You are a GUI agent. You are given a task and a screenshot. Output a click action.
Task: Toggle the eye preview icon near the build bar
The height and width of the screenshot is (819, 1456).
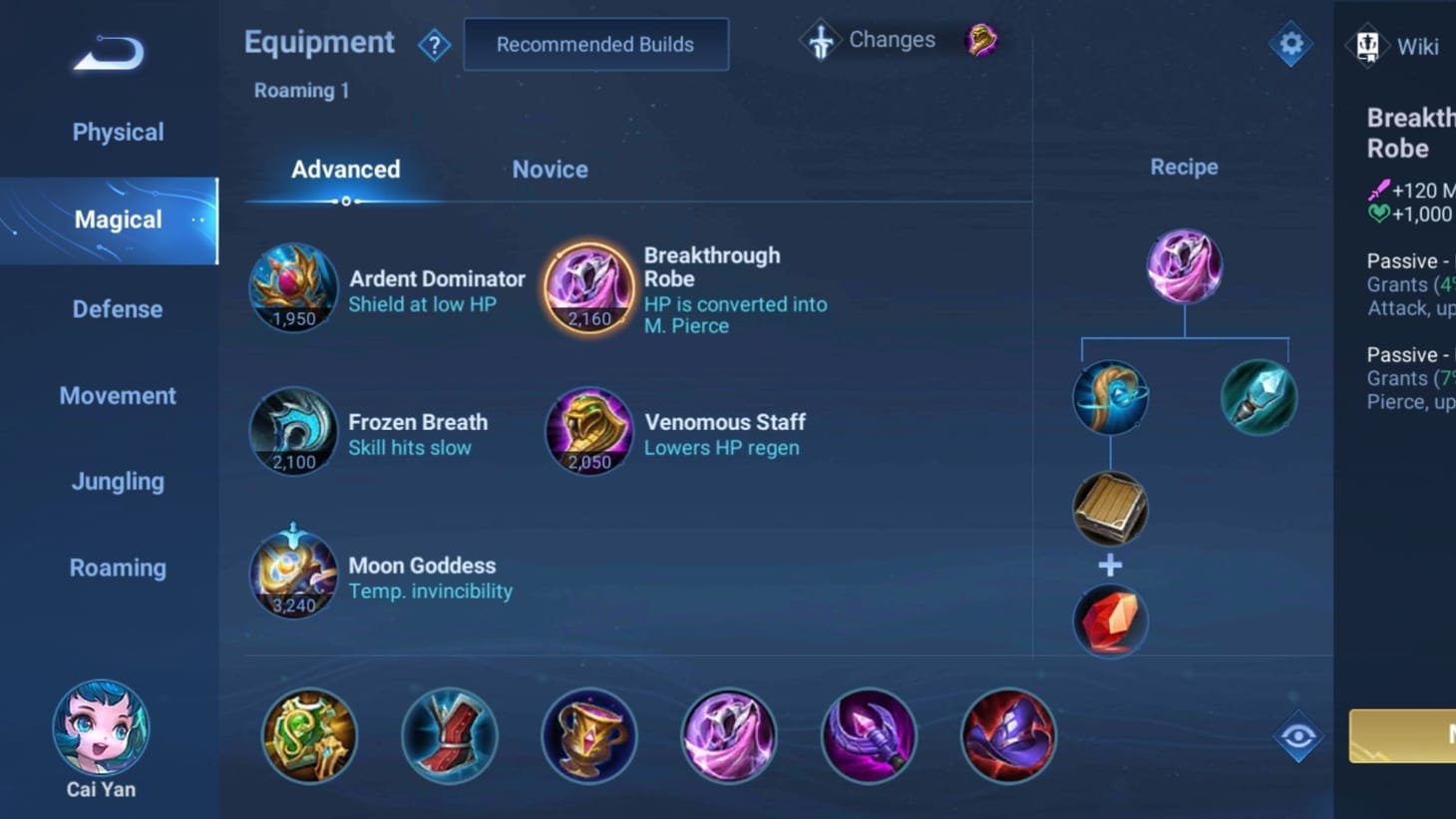click(1297, 736)
